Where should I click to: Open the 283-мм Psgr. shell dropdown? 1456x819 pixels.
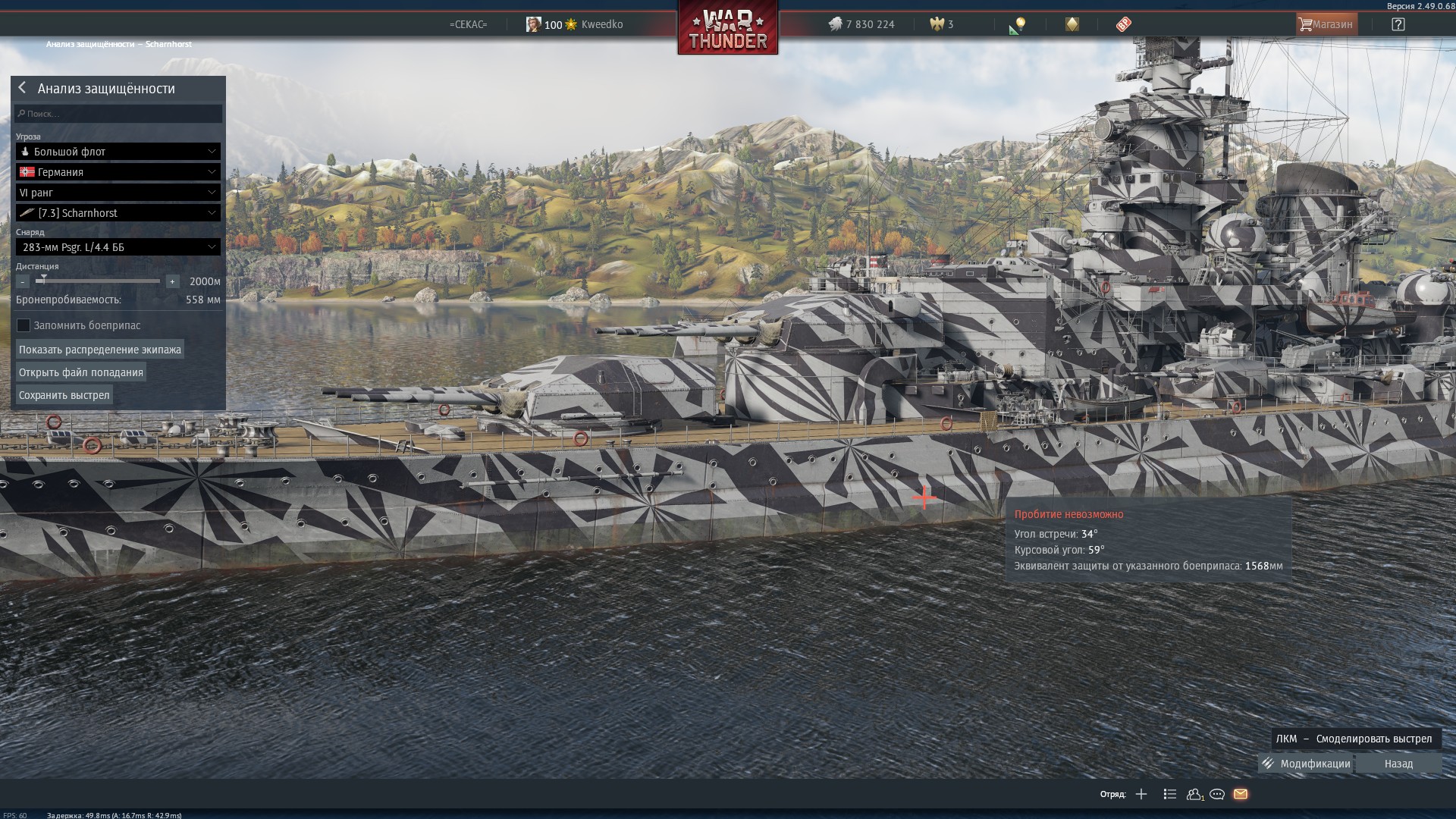coord(118,247)
